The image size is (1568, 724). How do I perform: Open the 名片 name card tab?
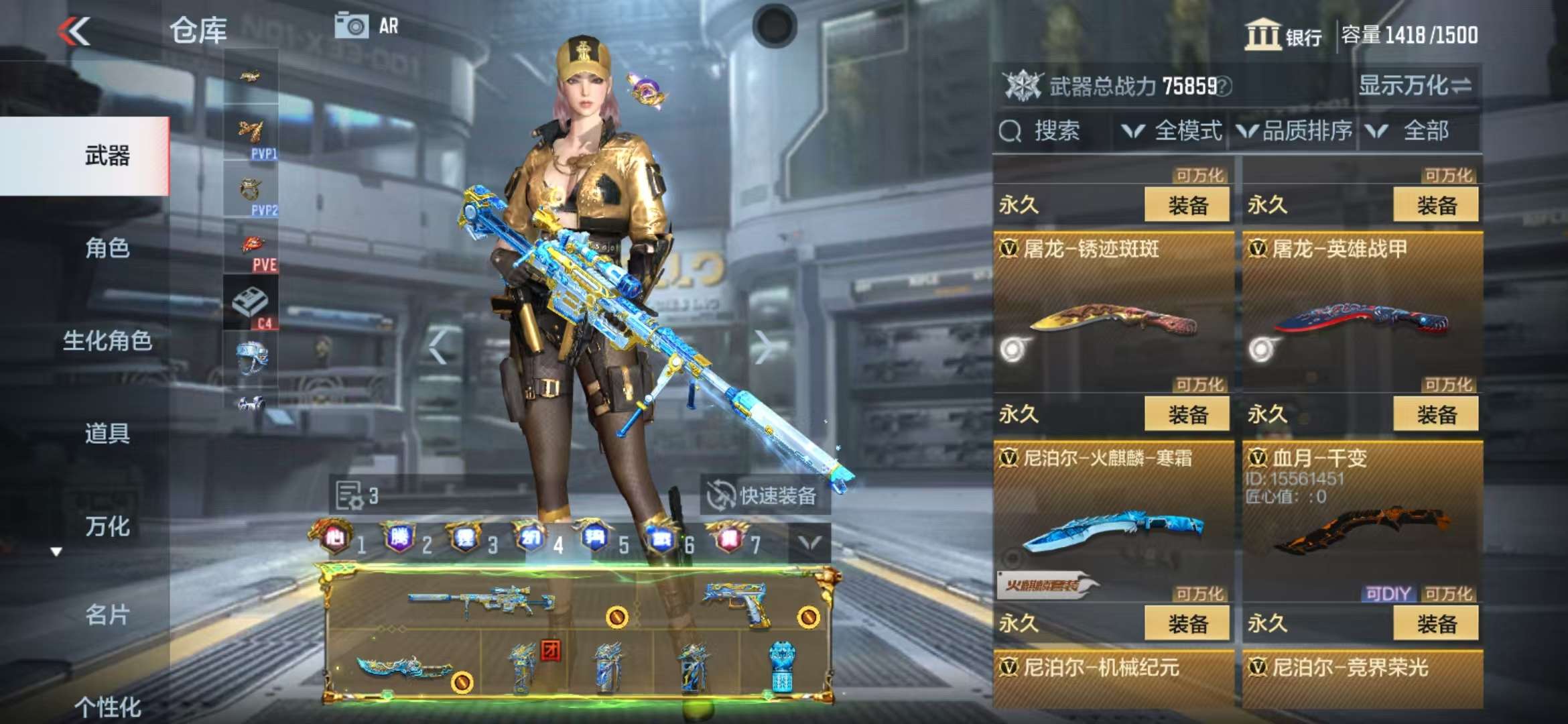[107, 614]
